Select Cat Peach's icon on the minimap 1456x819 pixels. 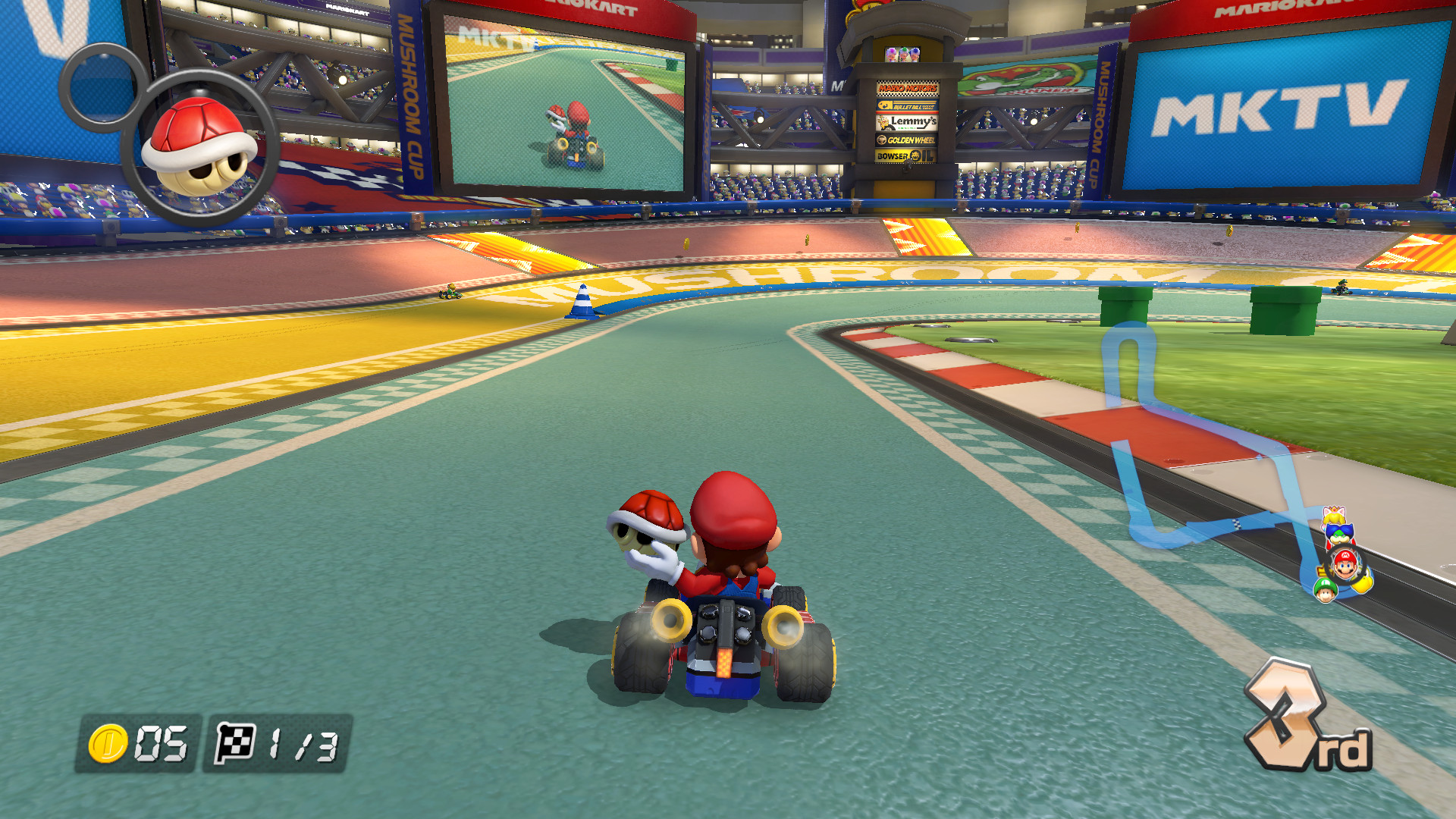tap(1333, 516)
